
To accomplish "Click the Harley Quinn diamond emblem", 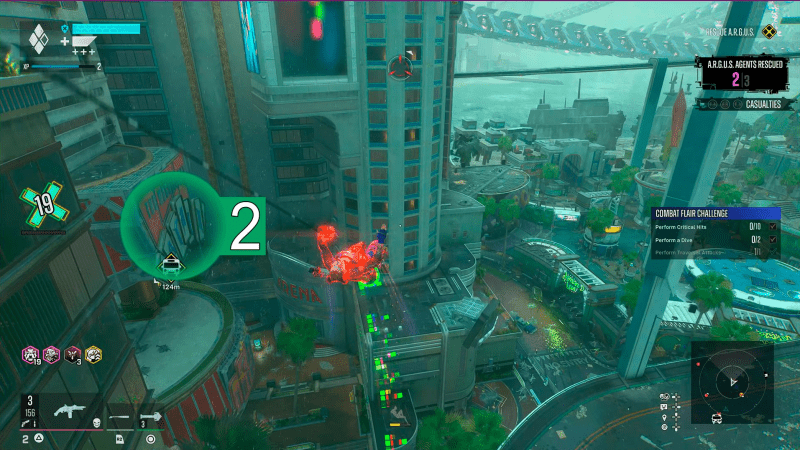I will coord(38,40).
